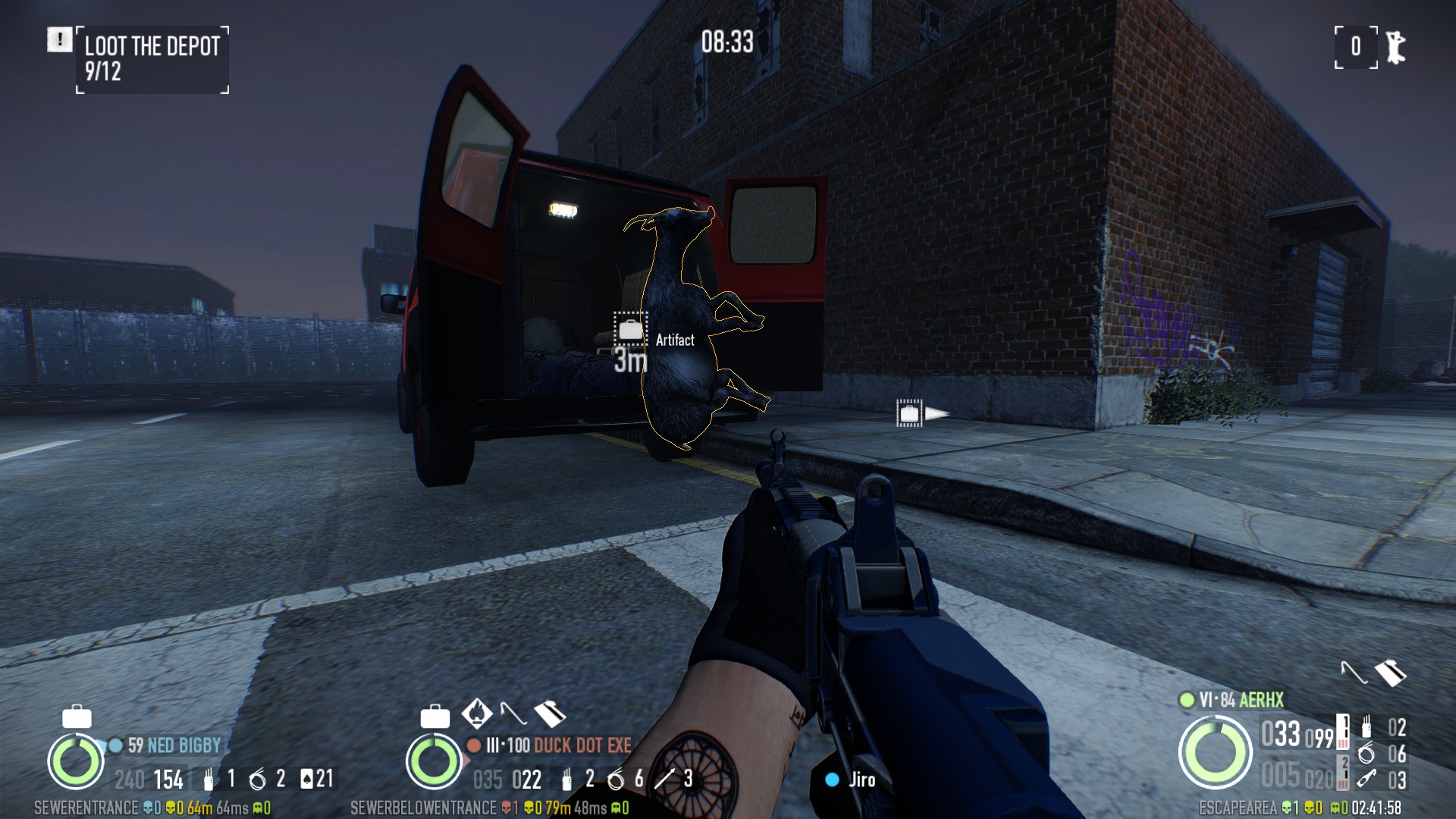1456x819 pixels.
Task: Select the exclamation mark objective icon
Action: pyautogui.click(x=59, y=39)
